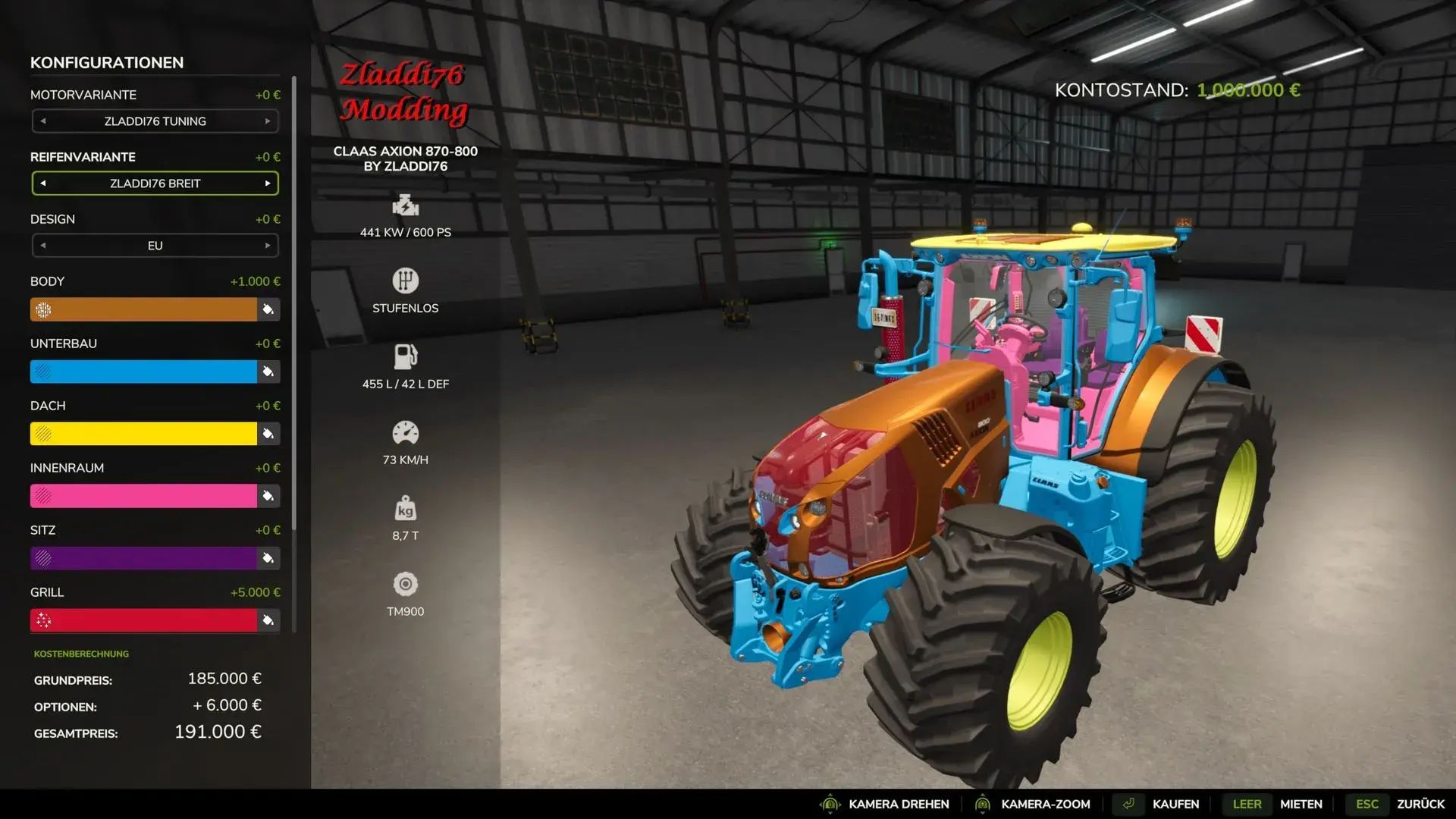
Task: Click the paint bucket next to Dach
Action: pos(268,434)
